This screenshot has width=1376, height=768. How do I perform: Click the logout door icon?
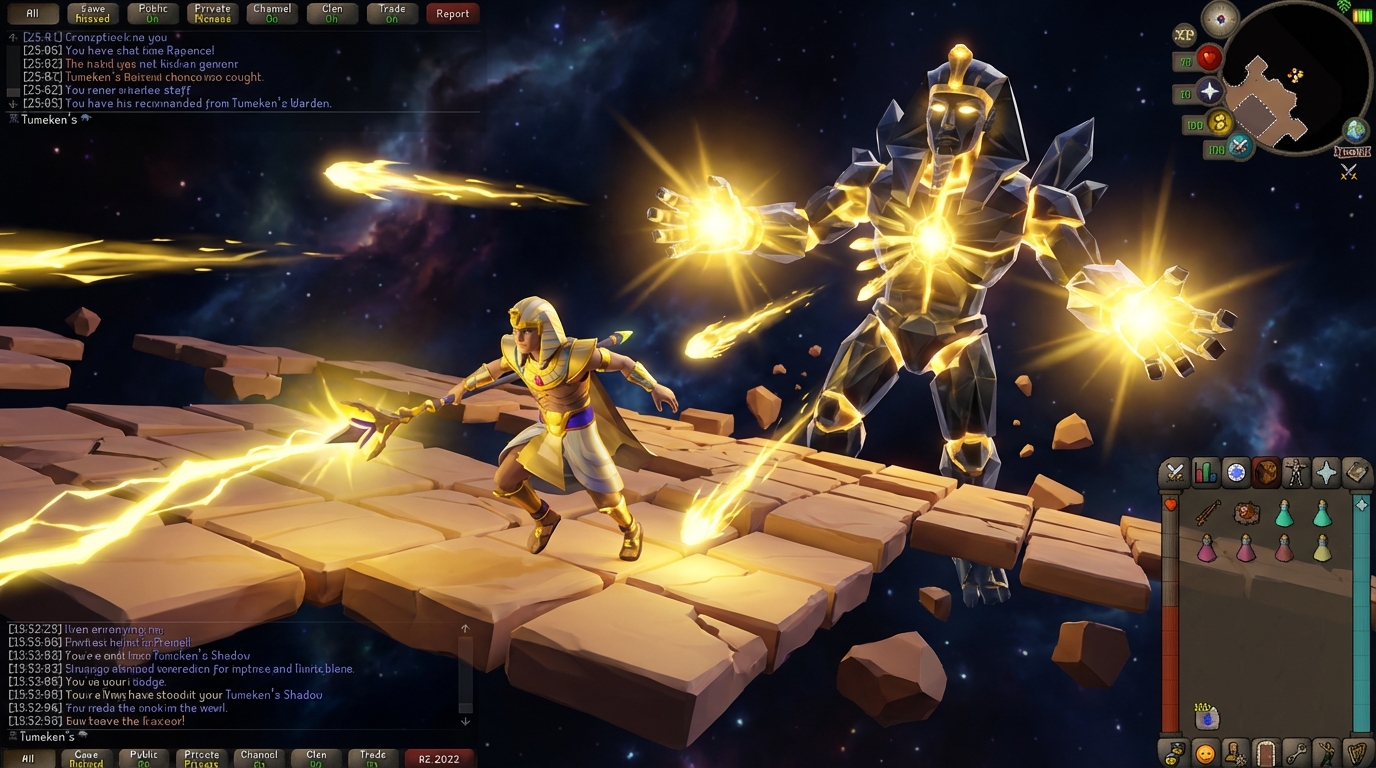pyautogui.click(x=1266, y=753)
